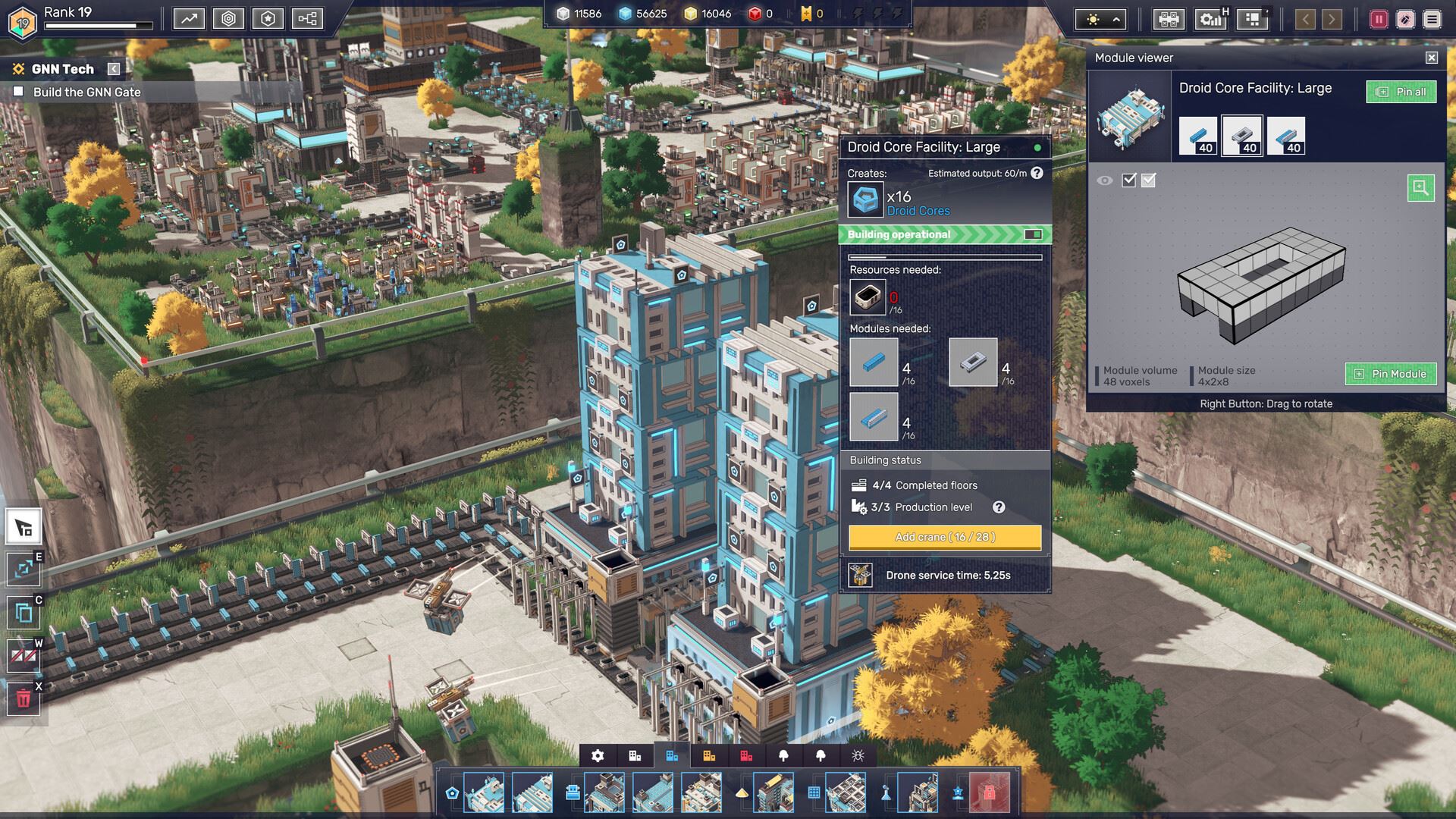
Task: Select the red trash delete tool
Action: (24, 698)
